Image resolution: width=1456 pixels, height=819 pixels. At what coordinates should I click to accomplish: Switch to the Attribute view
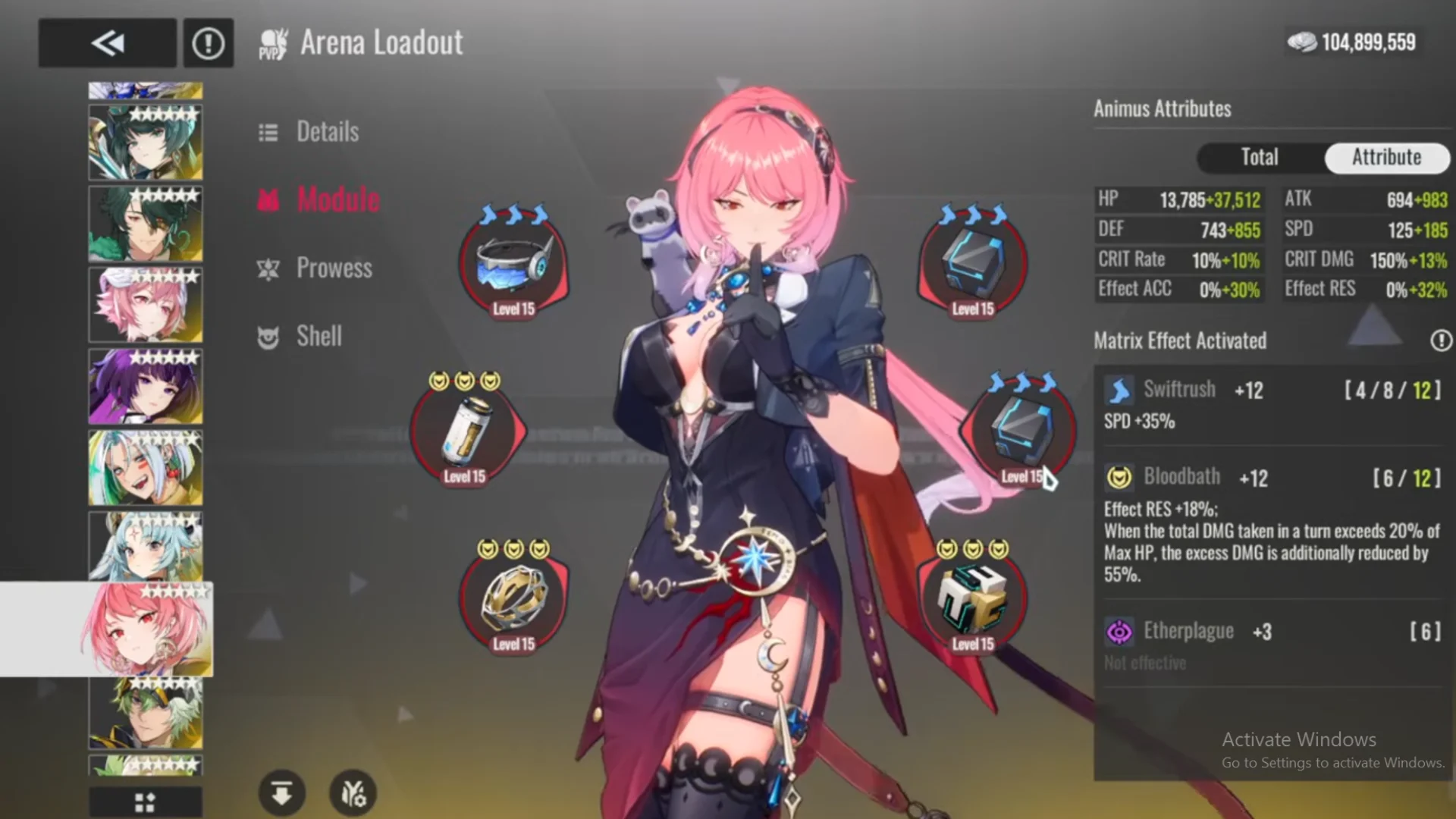tap(1387, 158)
